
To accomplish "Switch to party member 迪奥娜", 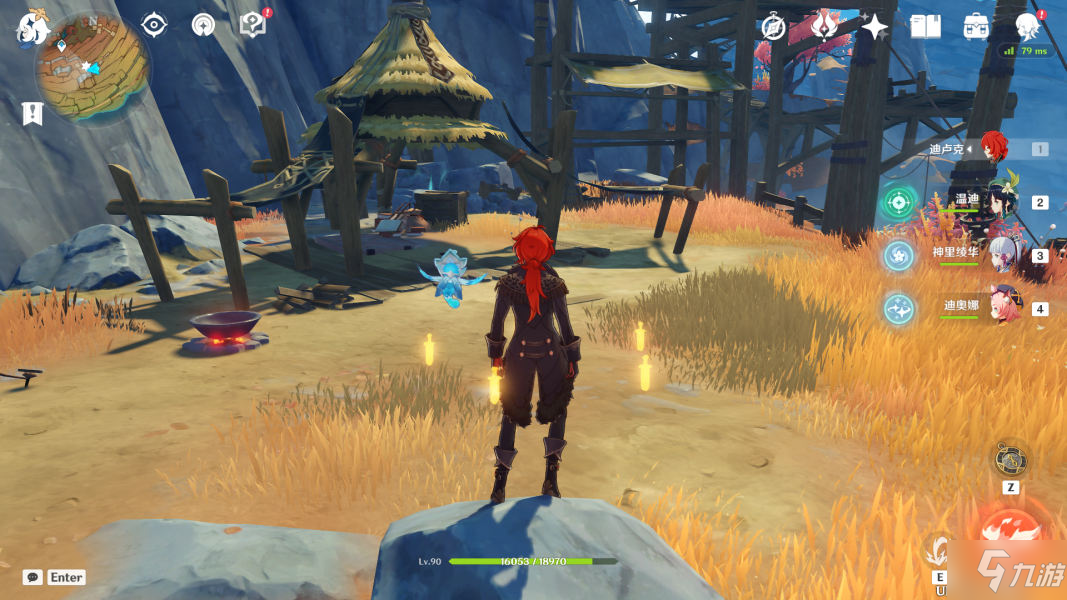I will [1003, 307].
